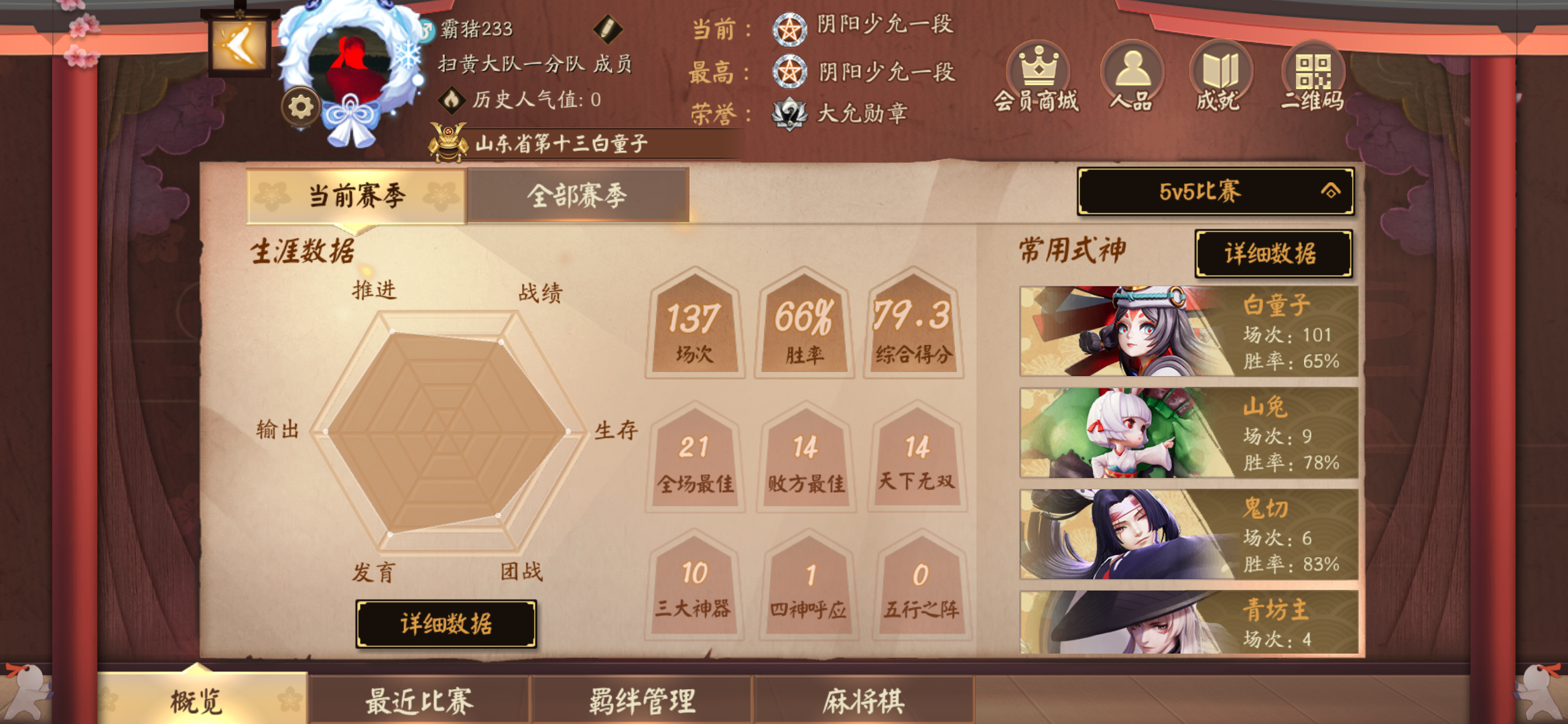This screenshot has height=724, width=1568.
Task: Click the settings gear below the avatar
Action: (x=301, y=107)
